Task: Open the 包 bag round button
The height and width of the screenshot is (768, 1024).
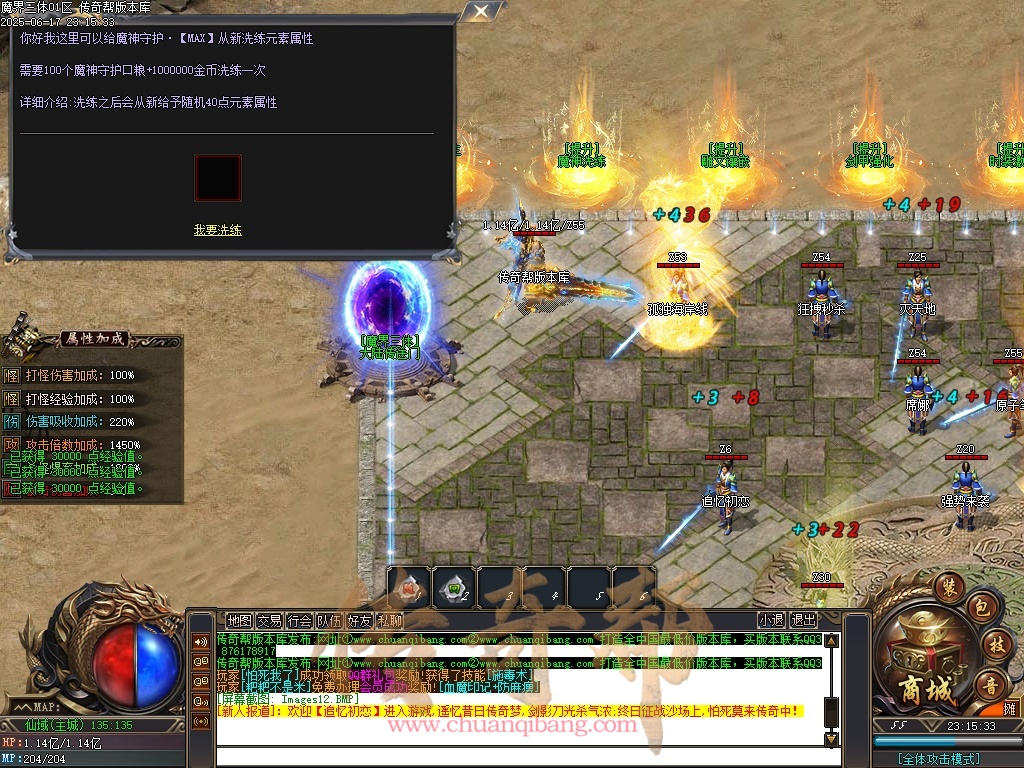Action: pyautogui.click(x=983, y=608)
